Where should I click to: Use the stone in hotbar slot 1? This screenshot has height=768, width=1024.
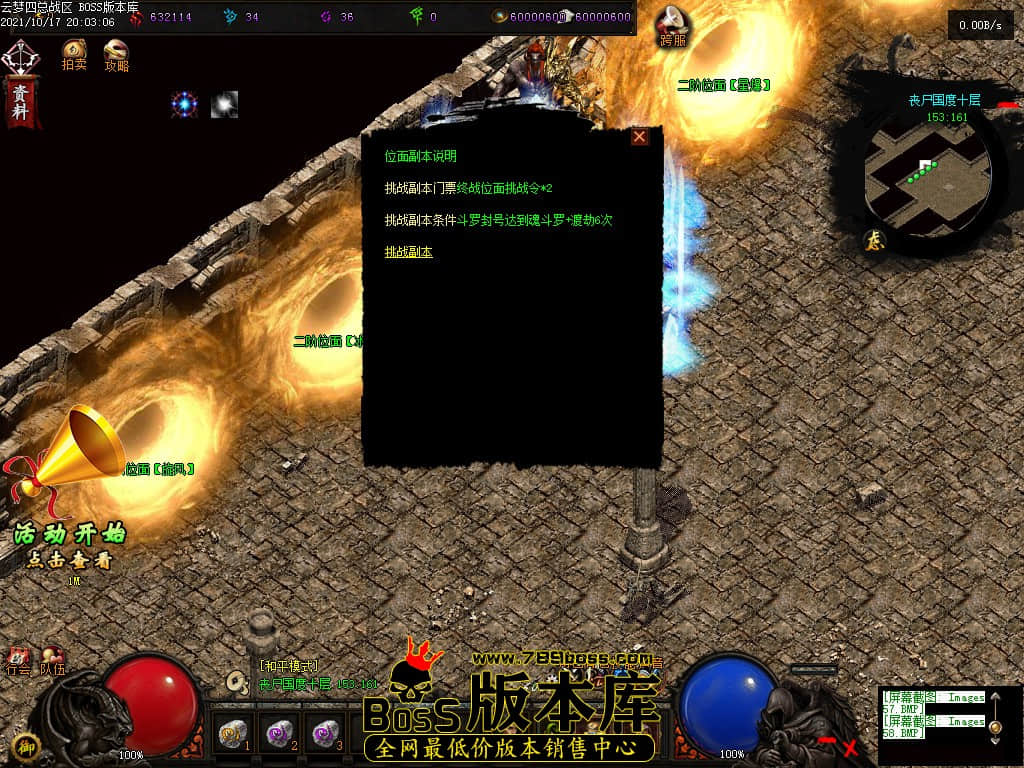pyautogui.click(x=233, y=734)
